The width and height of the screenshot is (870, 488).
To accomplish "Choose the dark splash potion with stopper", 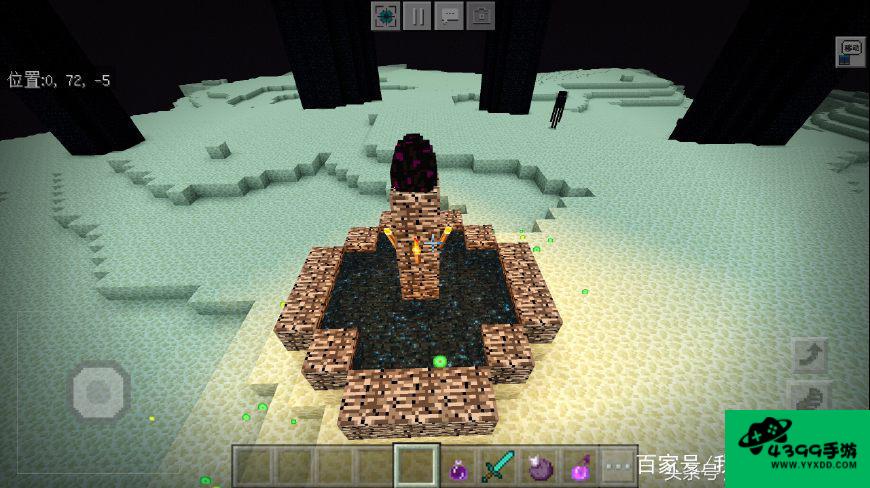I will [x=538, y=466].
